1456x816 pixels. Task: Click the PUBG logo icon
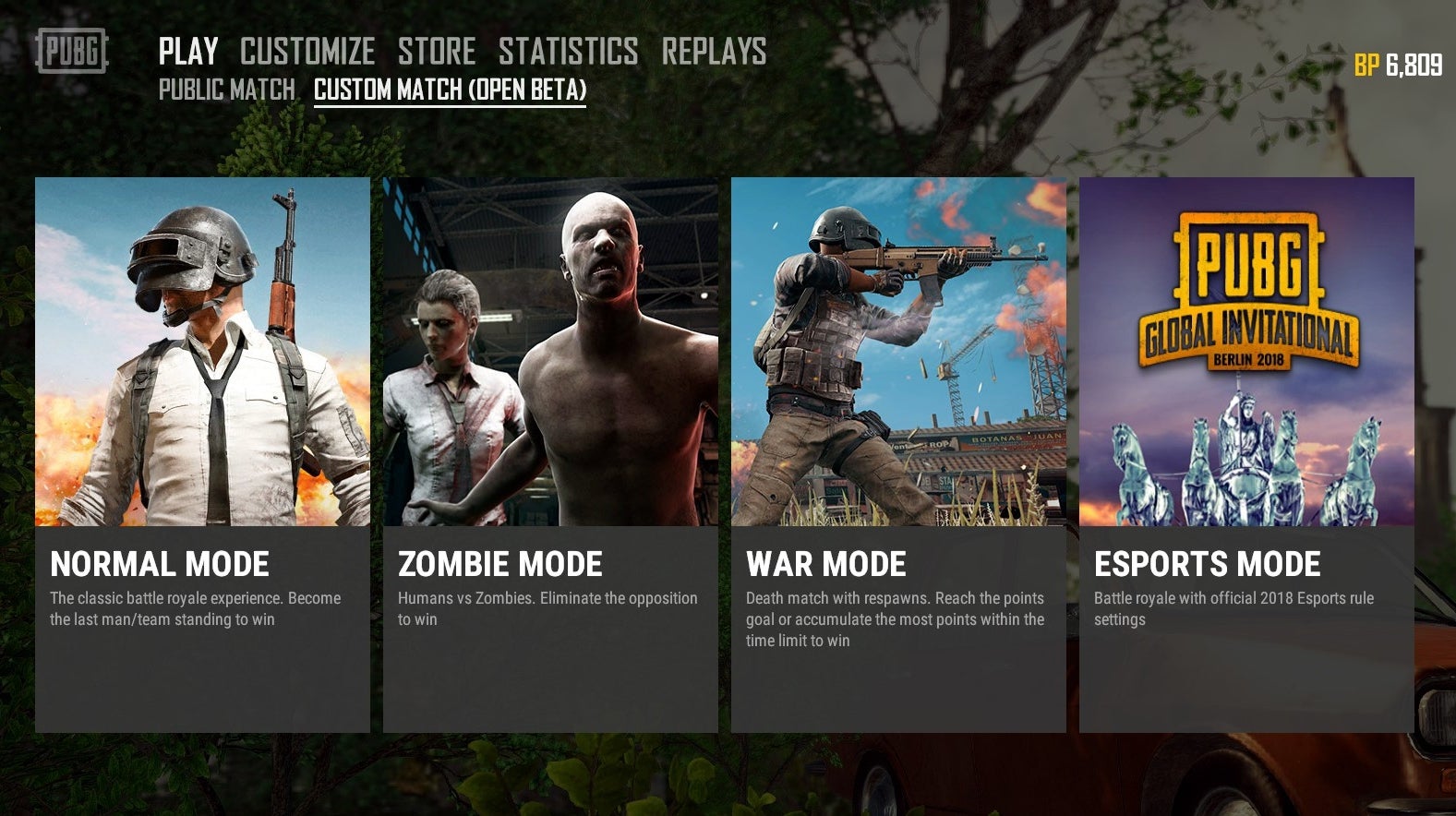pyautogui.click(x=72, y=51)
